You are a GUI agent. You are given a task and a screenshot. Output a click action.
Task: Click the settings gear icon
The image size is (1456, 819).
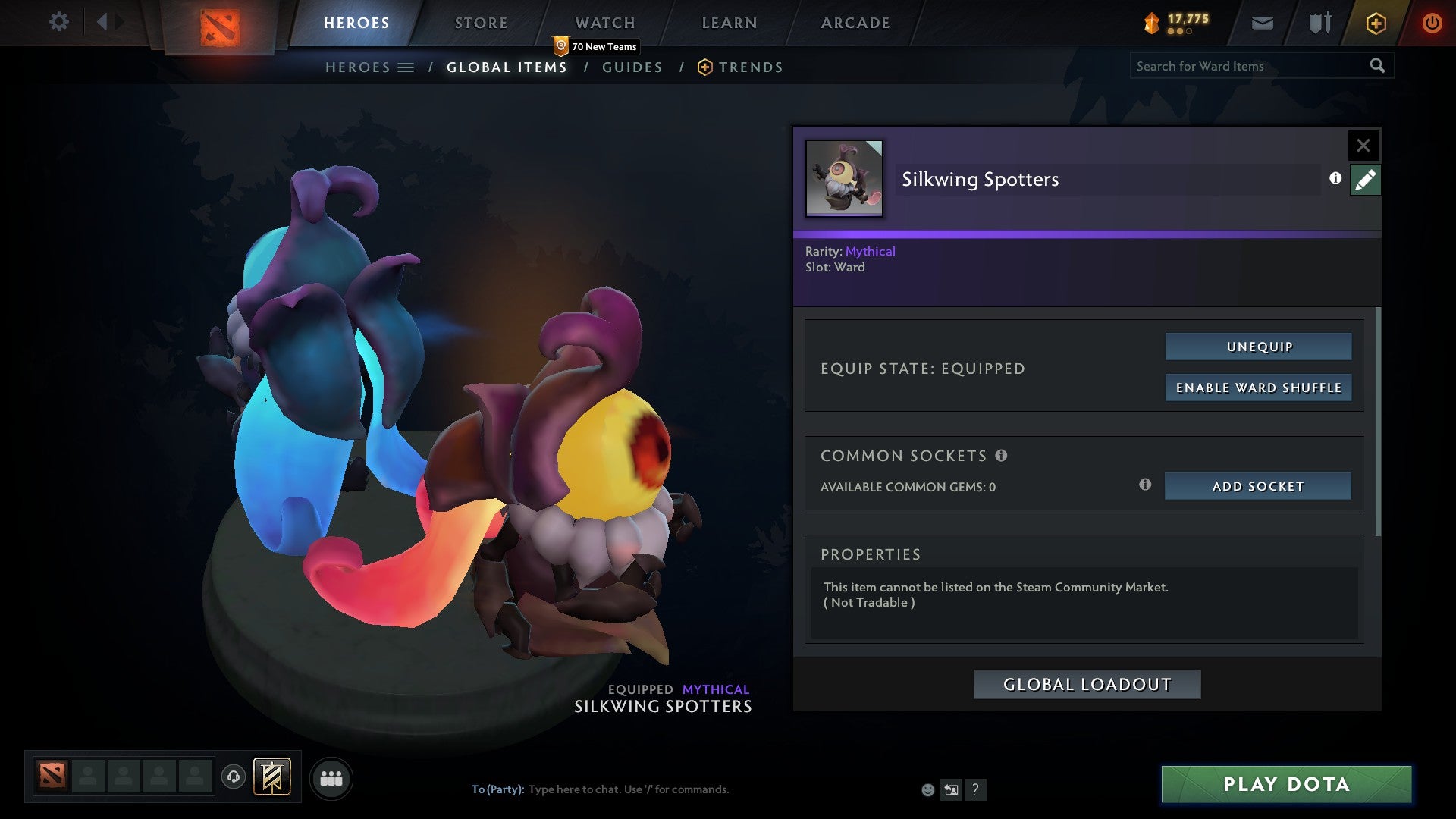point(58,22)
